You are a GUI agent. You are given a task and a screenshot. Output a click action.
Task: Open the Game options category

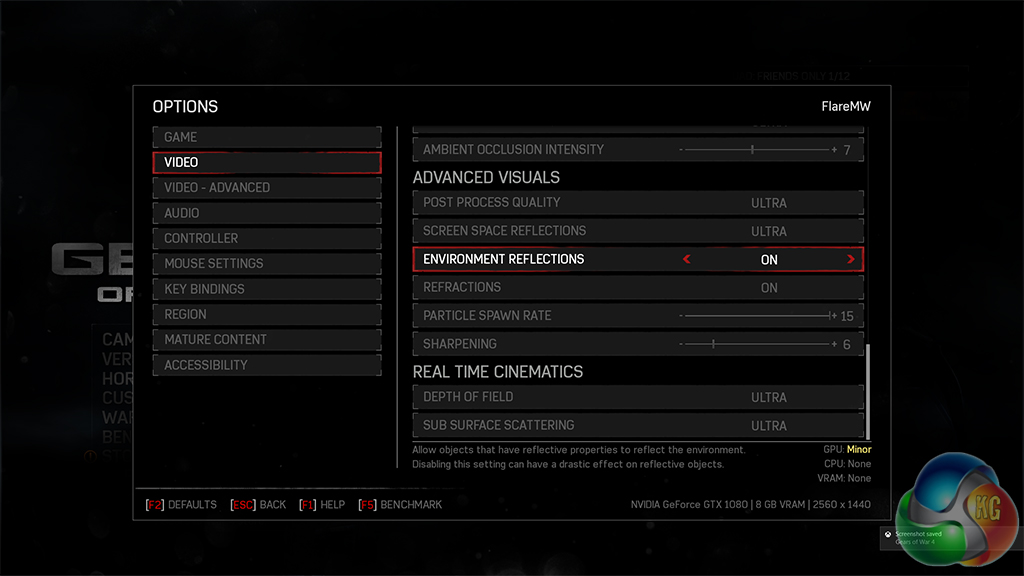coord(266,137)
